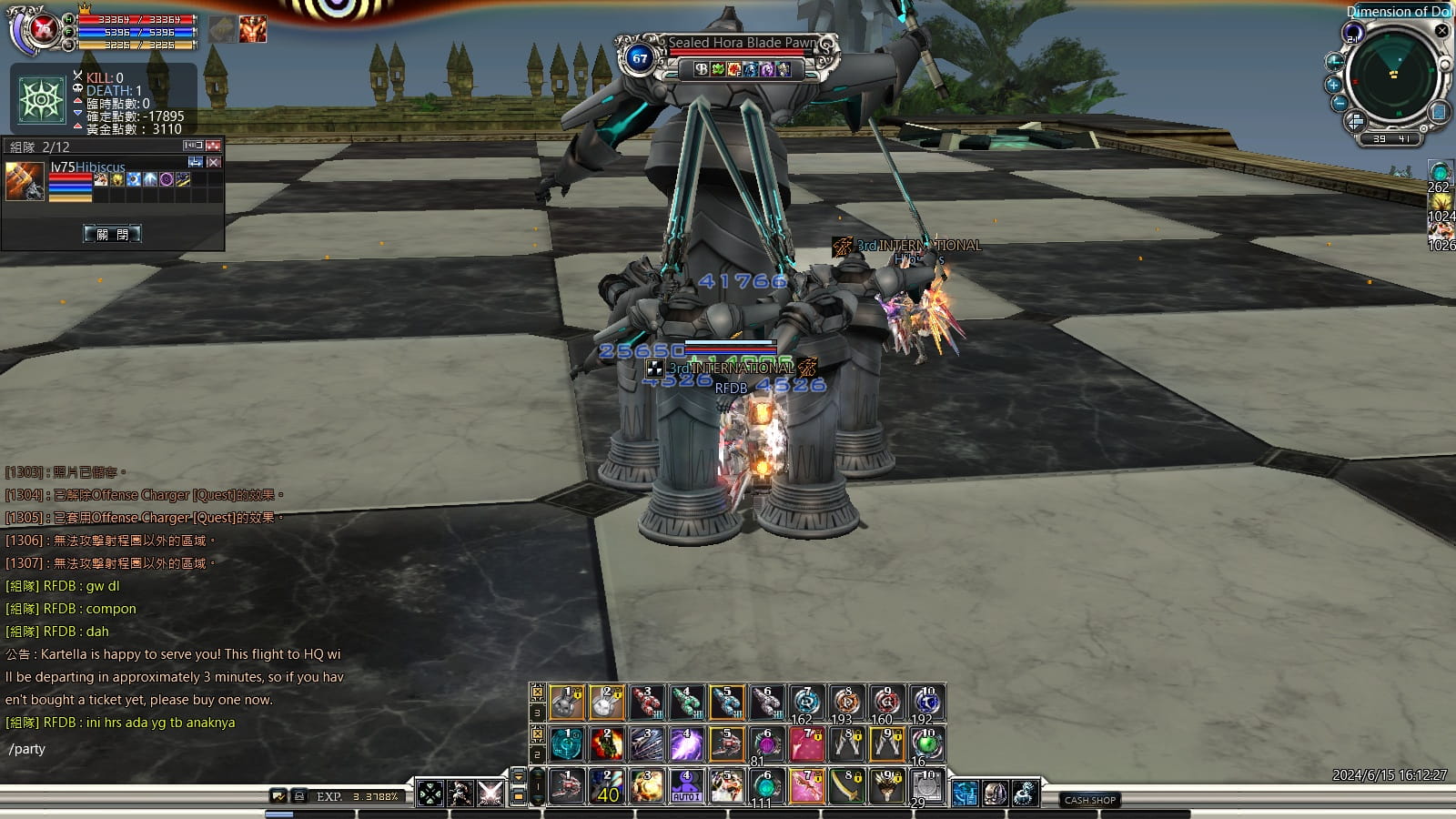Viewport: 1456px width, 819px height.
Task: Zoom out the minimap with minus button
Action: pyautogui.click(x=1339, y=103)
